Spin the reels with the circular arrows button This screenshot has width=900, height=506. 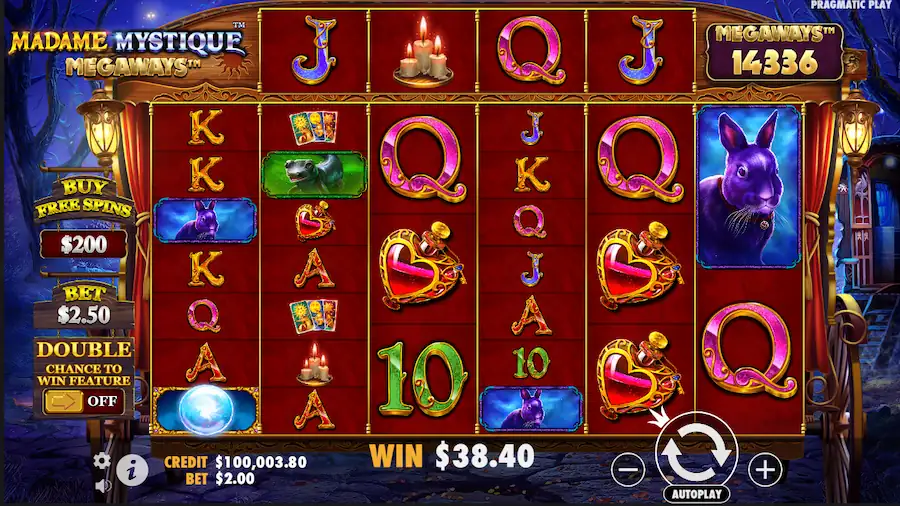click(696, 451)
